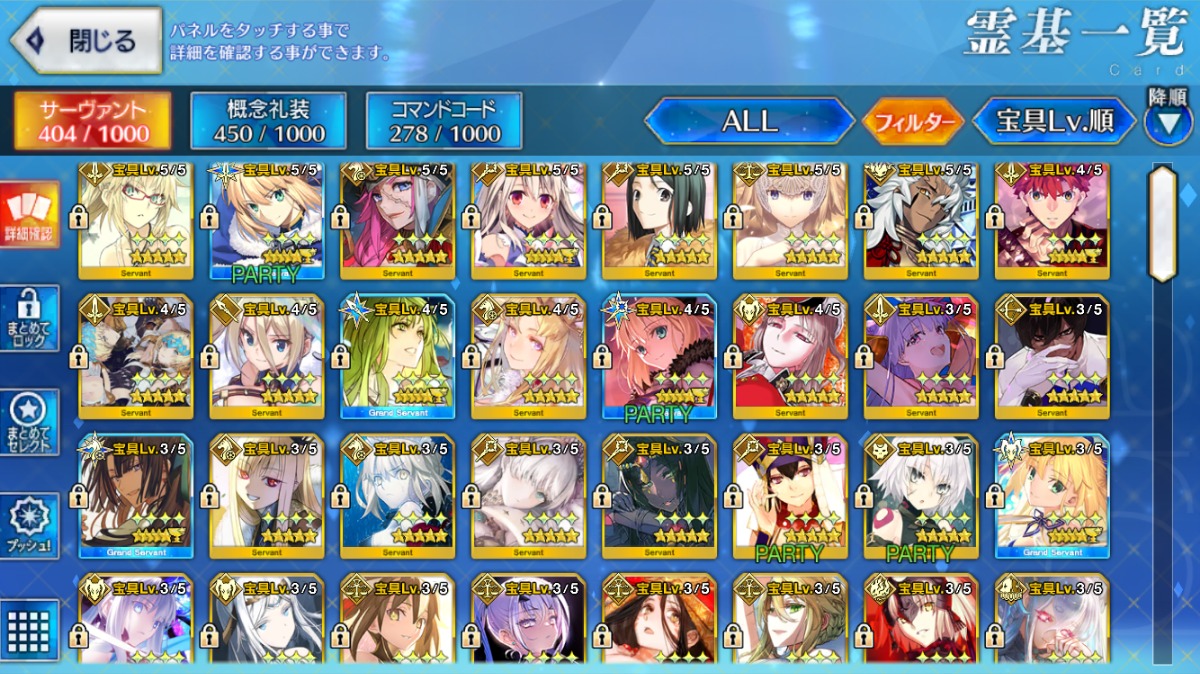Activate the 詳細確認 mode button
The width and height of the screenshot is (1200, 674).
pyautogui.click(x=29, y=216)
